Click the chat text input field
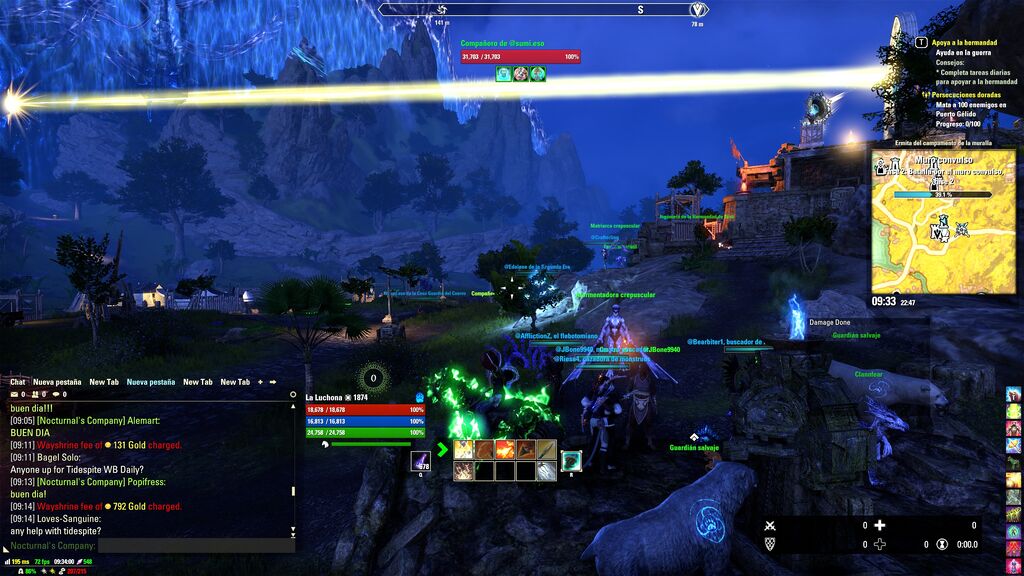Image resolution: width=1024 pixels, height=576 pixels. 196,546
